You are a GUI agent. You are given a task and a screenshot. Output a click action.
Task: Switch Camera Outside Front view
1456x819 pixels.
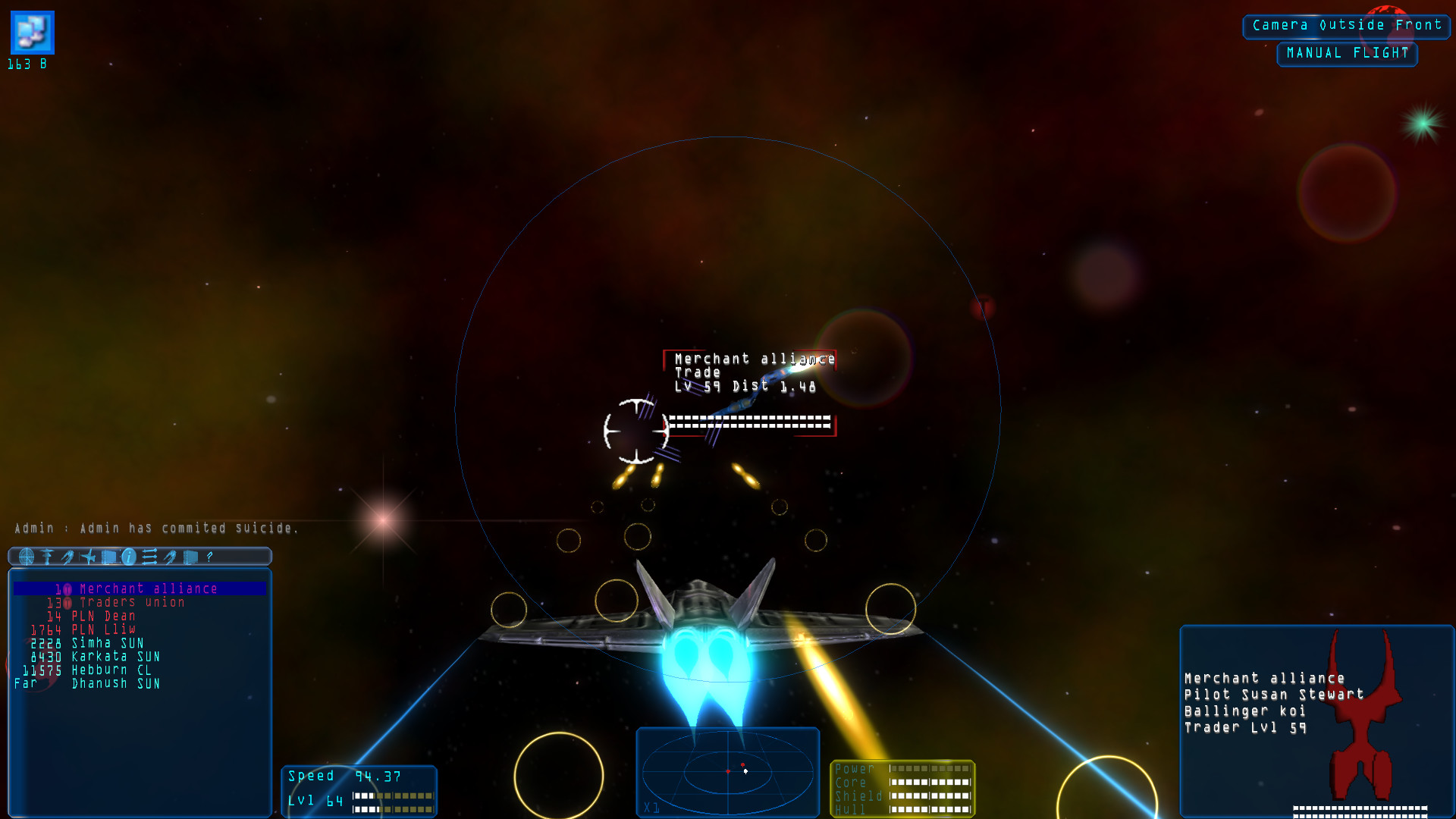[1345, 25]
